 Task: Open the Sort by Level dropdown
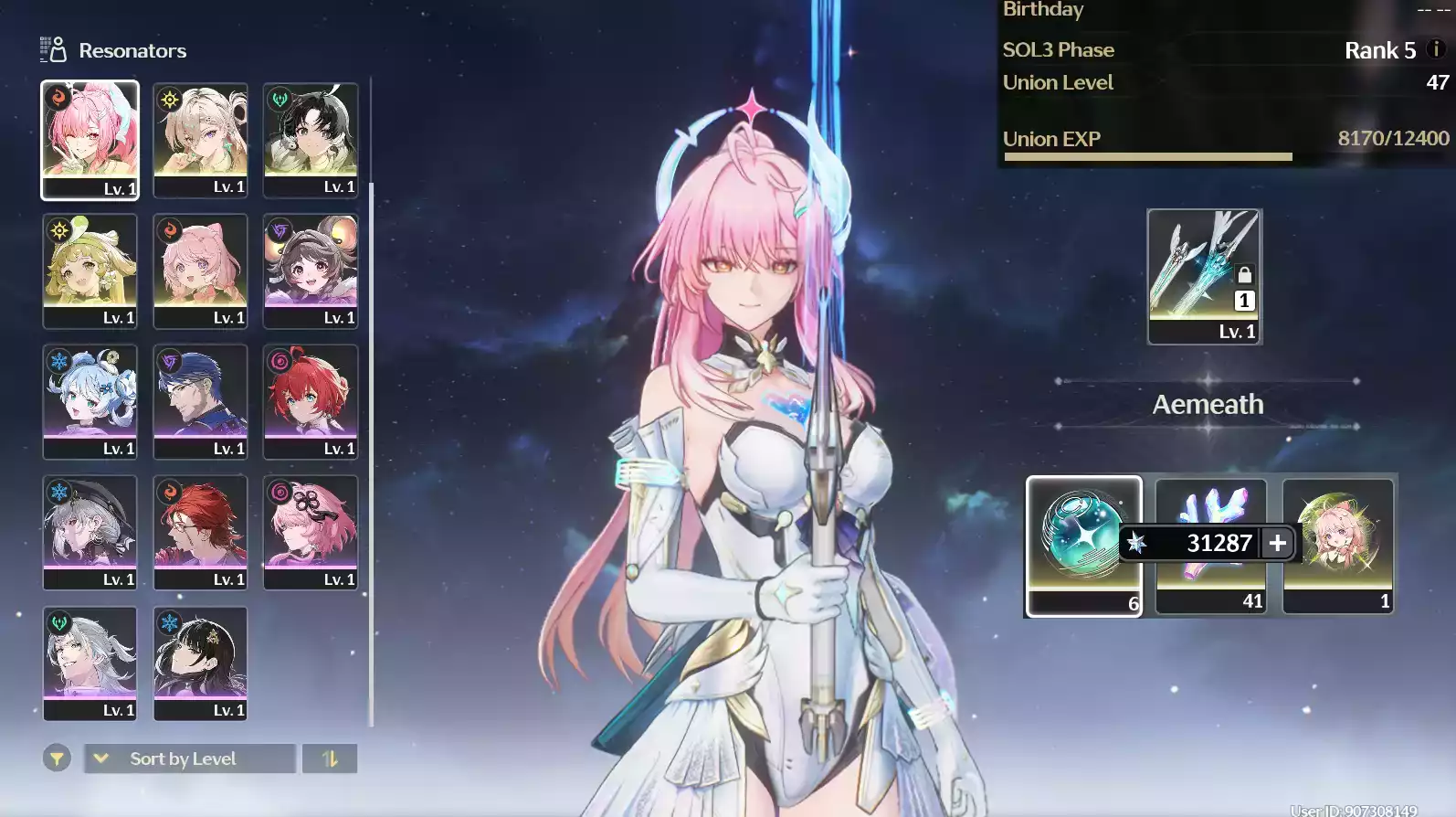click(187, 759)
